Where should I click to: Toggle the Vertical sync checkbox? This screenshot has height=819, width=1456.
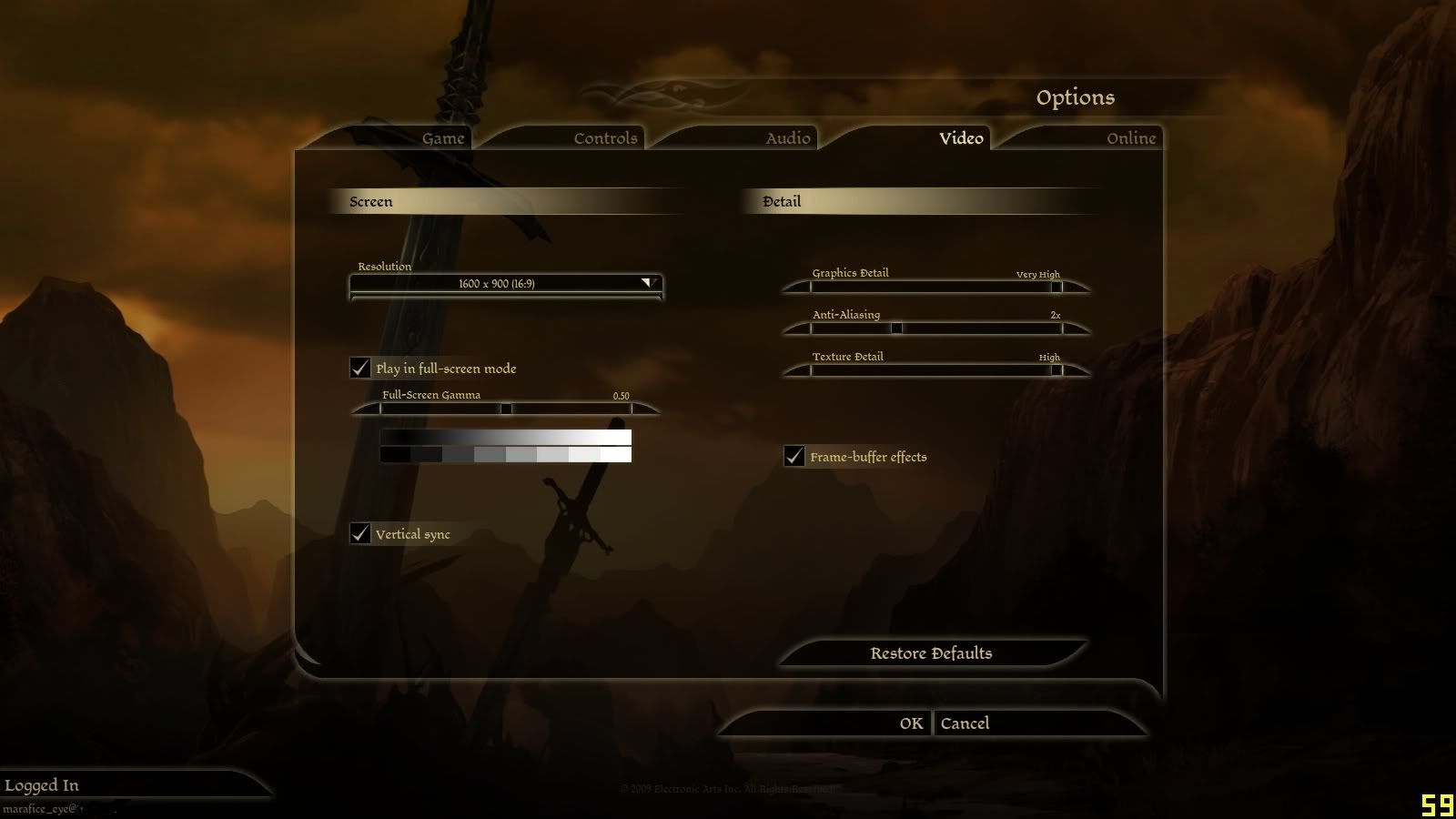(x=360, y=533)
